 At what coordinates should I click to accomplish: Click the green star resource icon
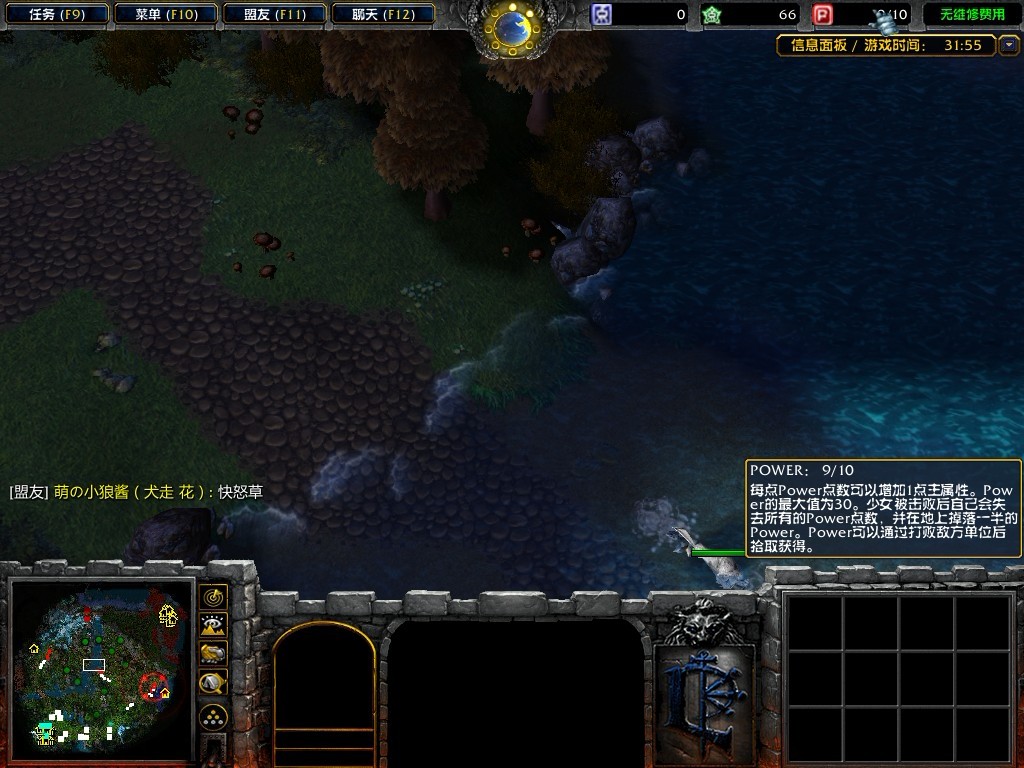[x=711, y=15]
